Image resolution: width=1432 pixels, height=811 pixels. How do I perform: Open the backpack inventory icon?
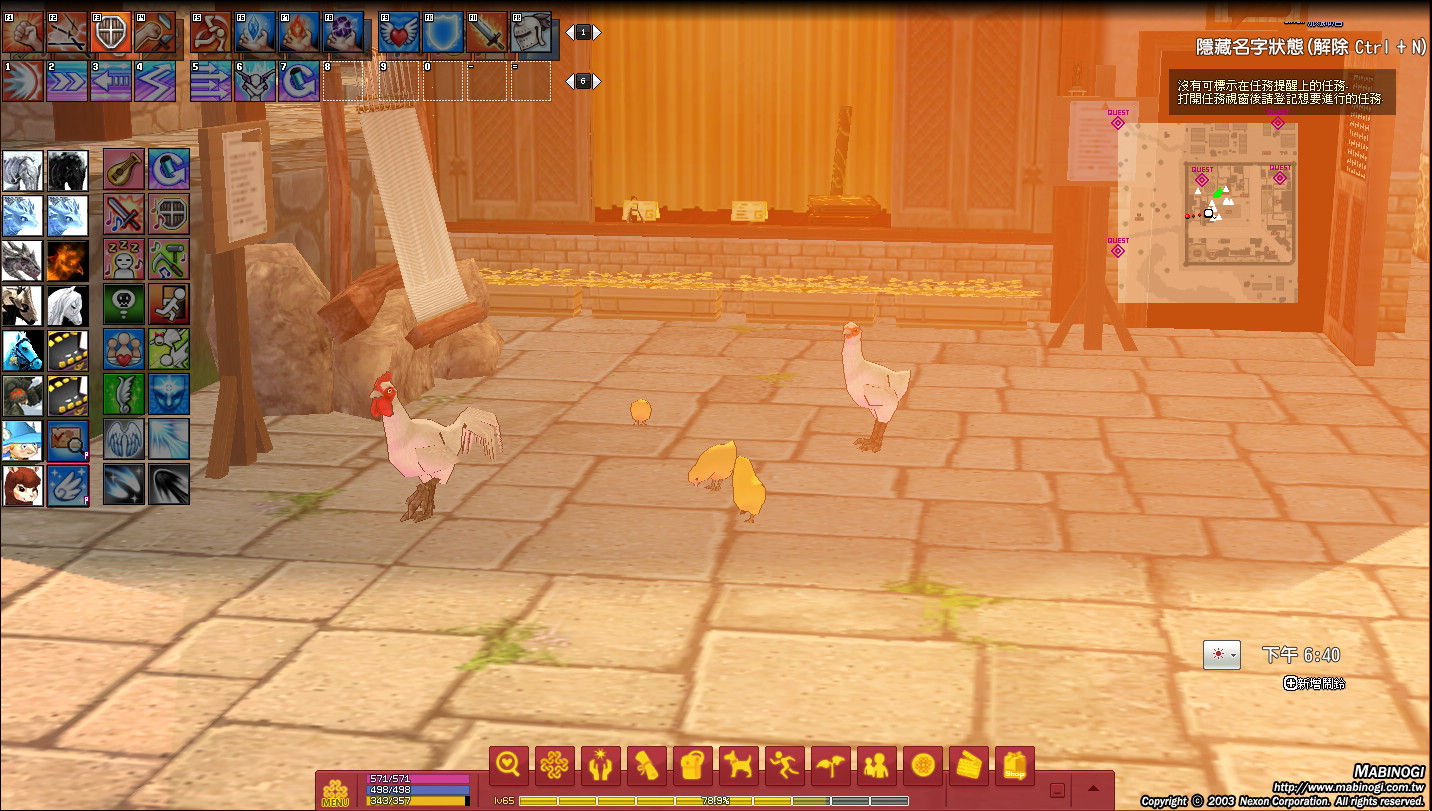(693, 766)
